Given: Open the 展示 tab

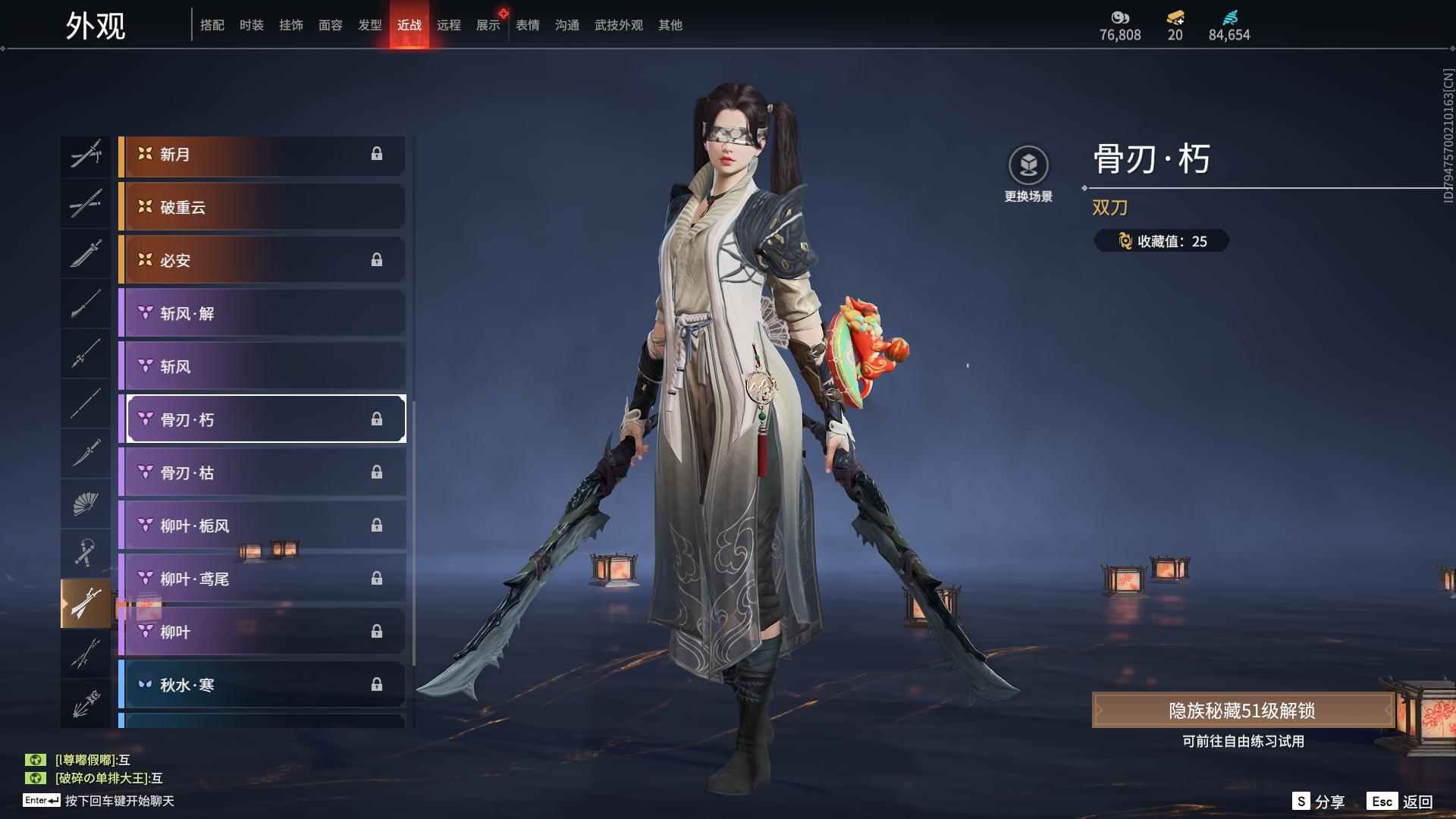Looking at the screenshot, I should (x=488, y=25).
